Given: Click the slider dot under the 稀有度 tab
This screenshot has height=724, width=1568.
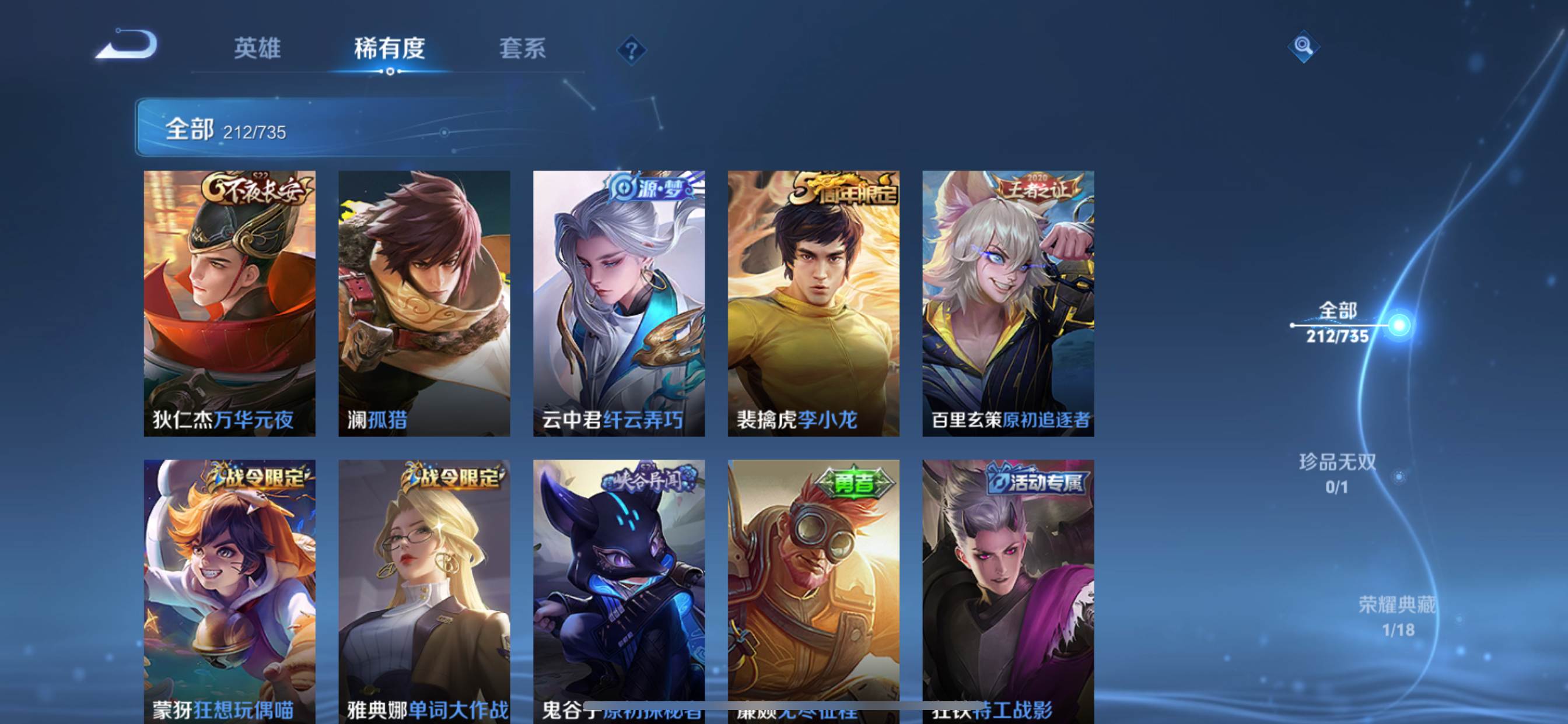Looking at the screenshot, I should 390,70.
